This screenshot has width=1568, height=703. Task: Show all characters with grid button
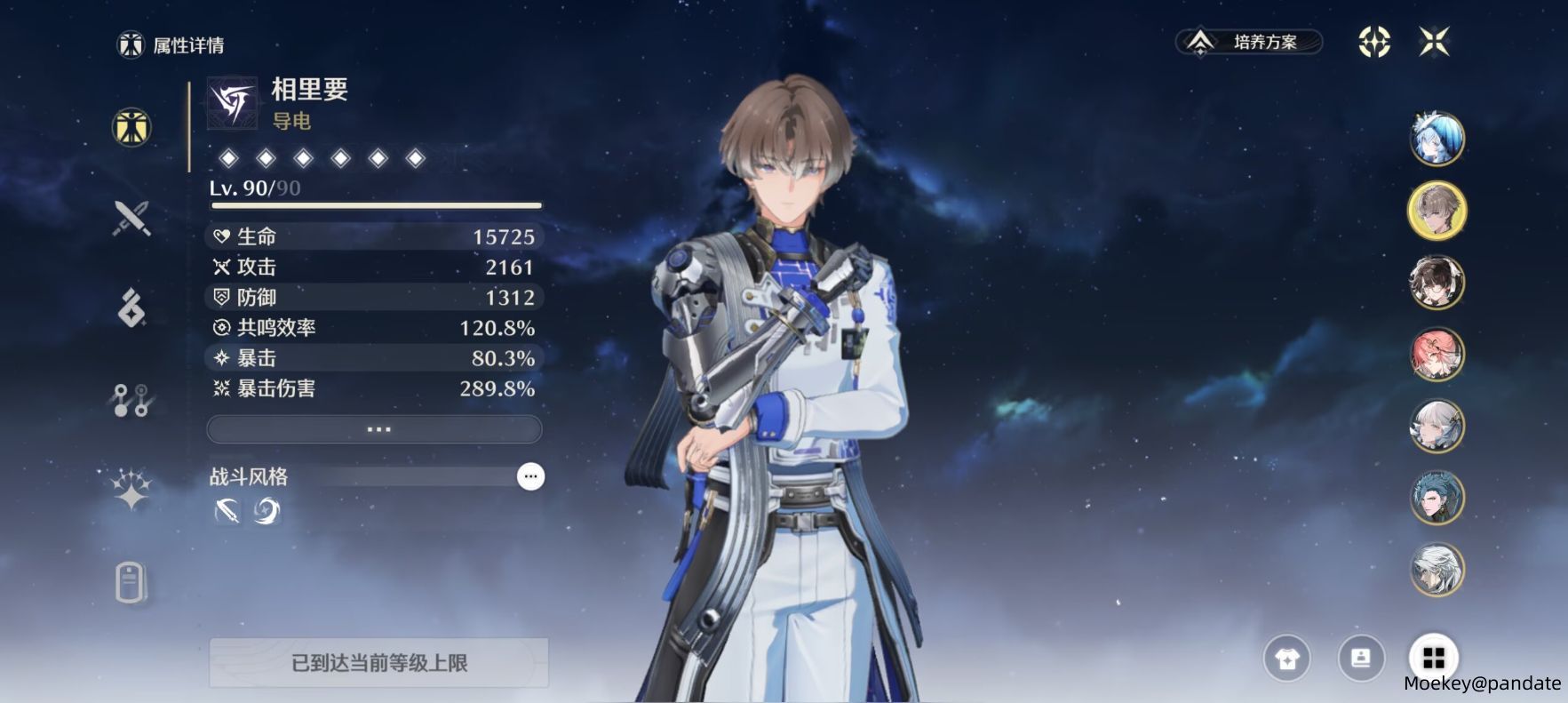(1434, 658)
